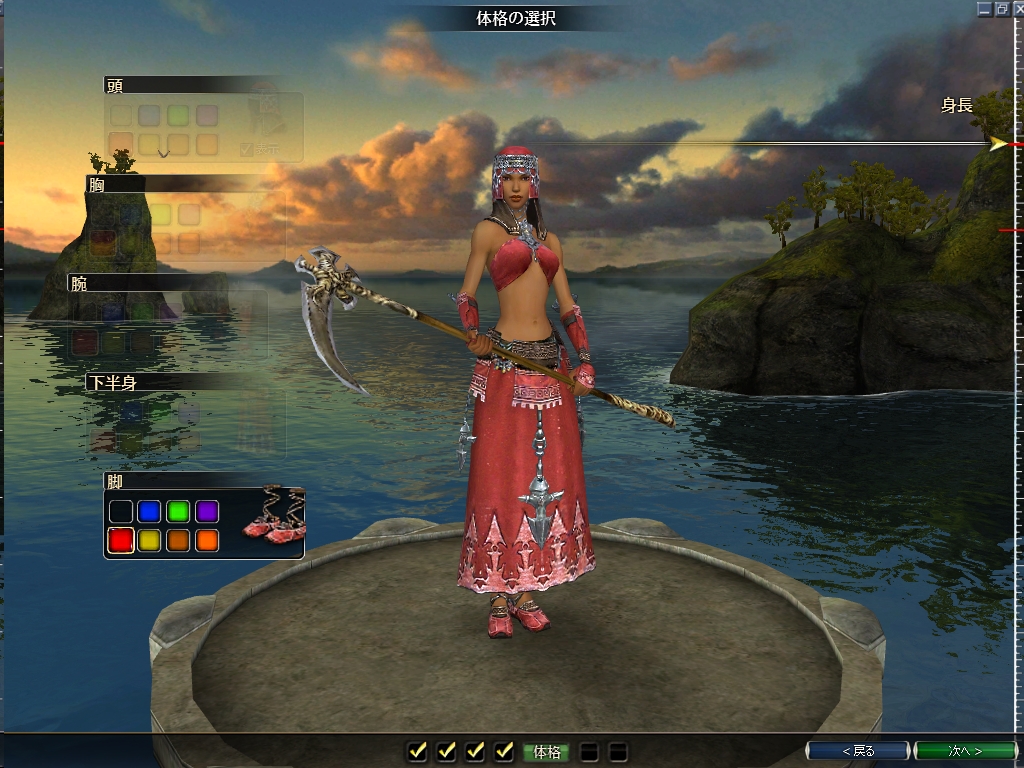This screenshot has height=768, width=1024.
Task: Choose the blue foot color swatch
Action: [150, 512]
